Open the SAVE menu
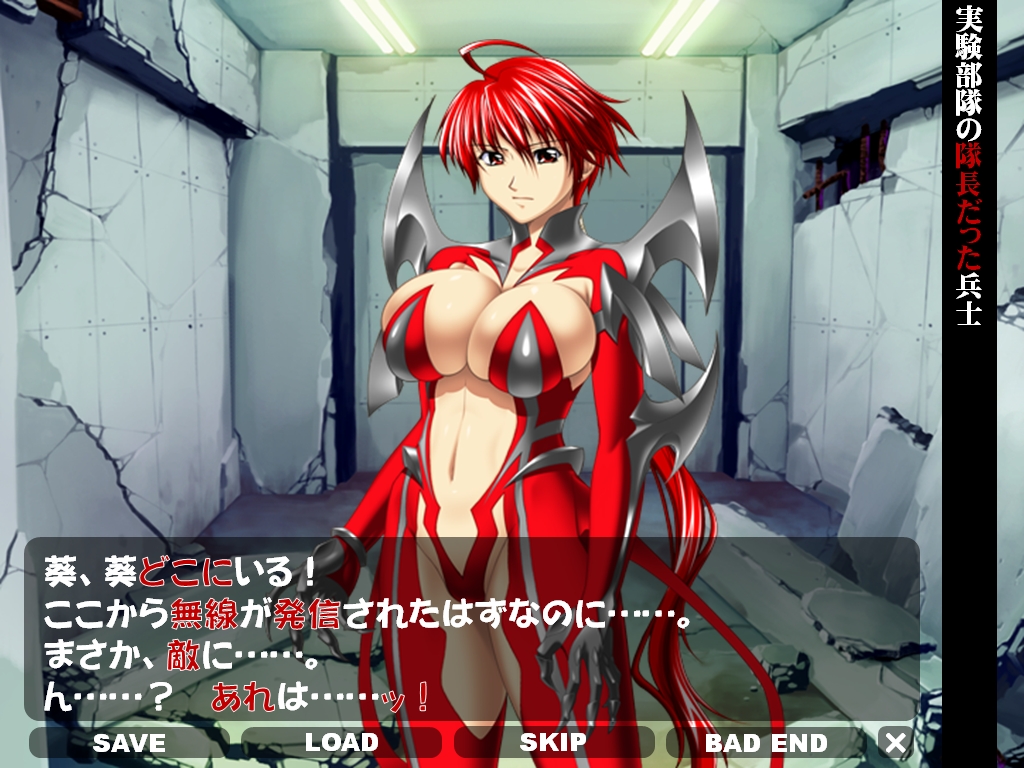The width and height of the screenshot is (1024, 768). 129,743
